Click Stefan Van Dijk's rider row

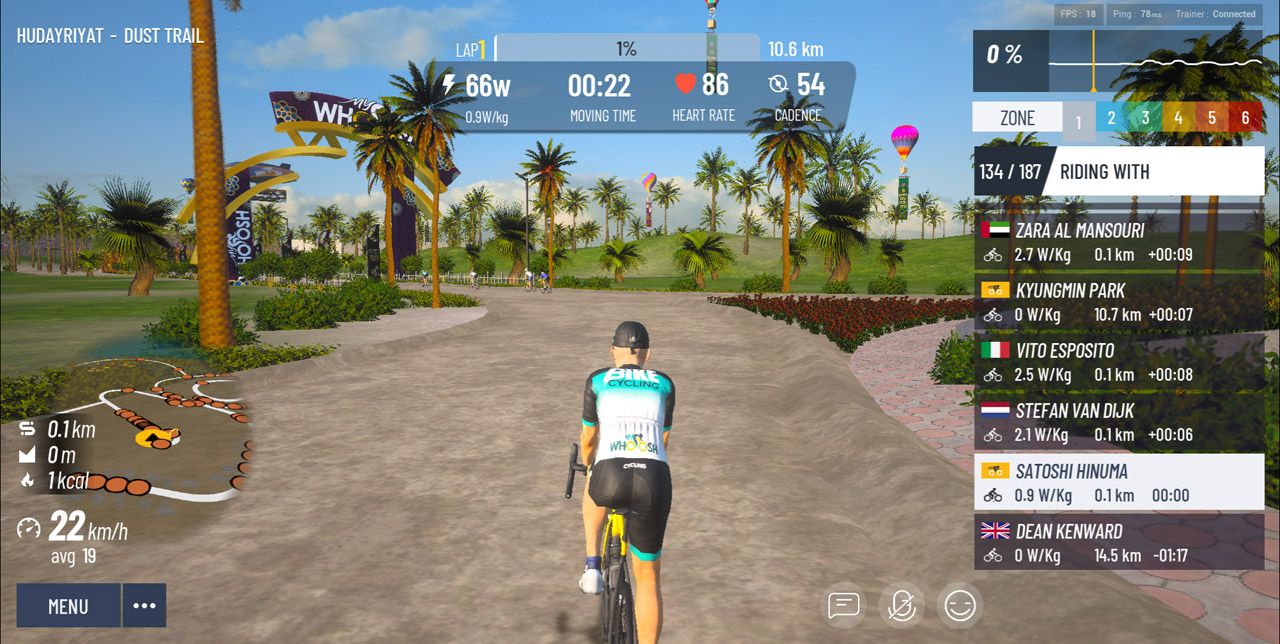1119,422
